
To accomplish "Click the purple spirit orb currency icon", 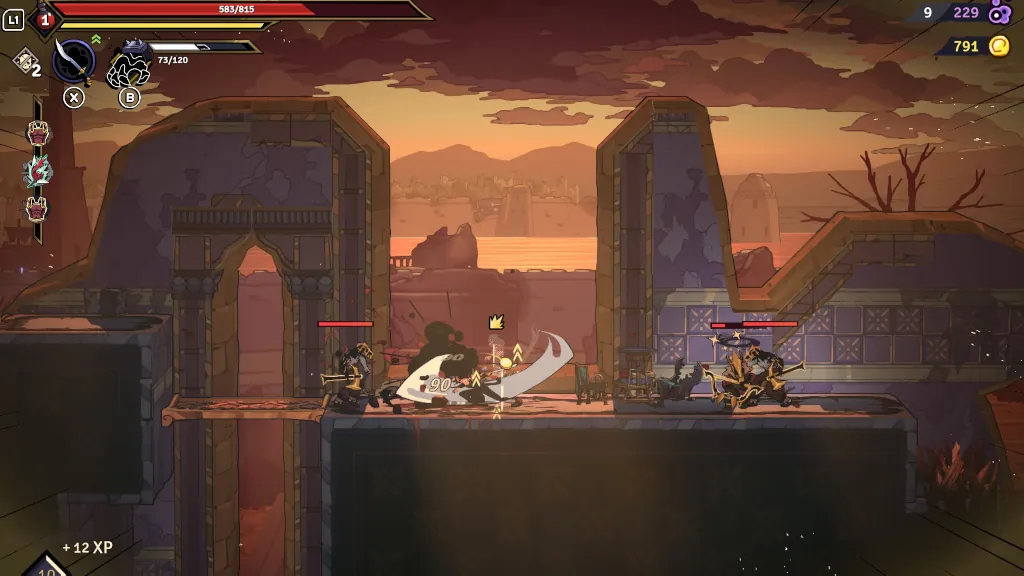I will click(998, 13).
